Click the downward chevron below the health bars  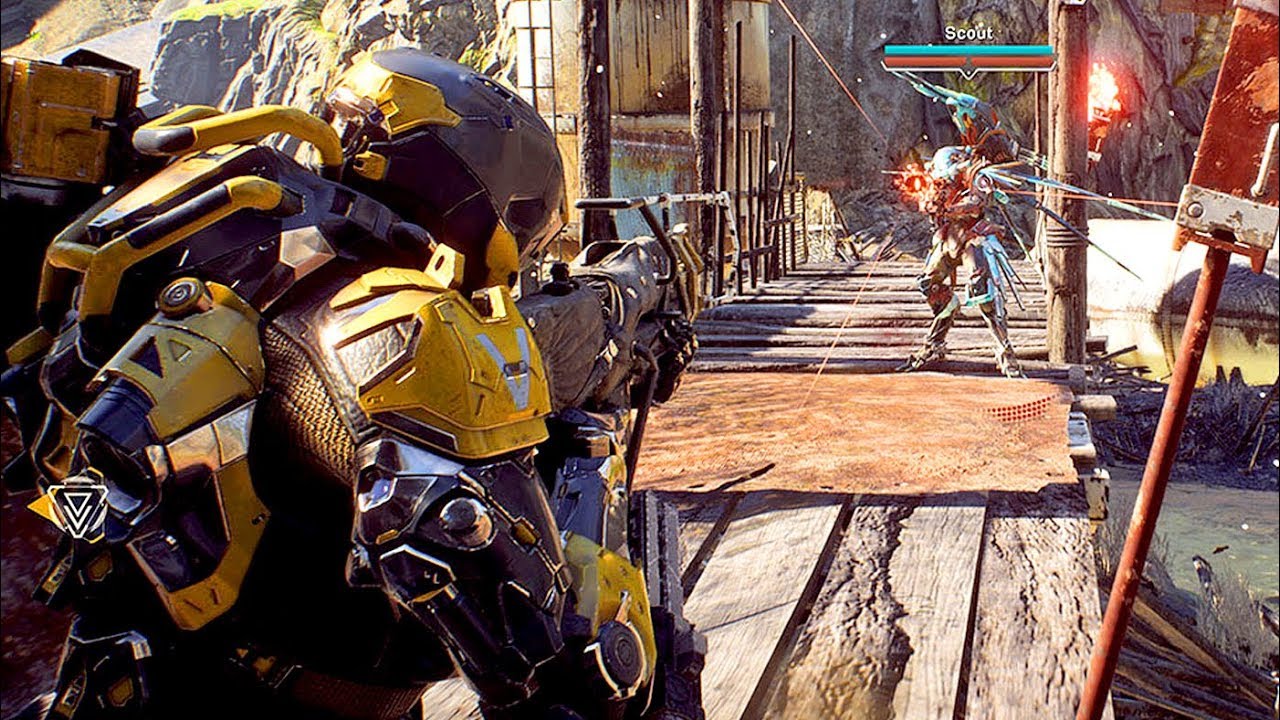(966, 70)
